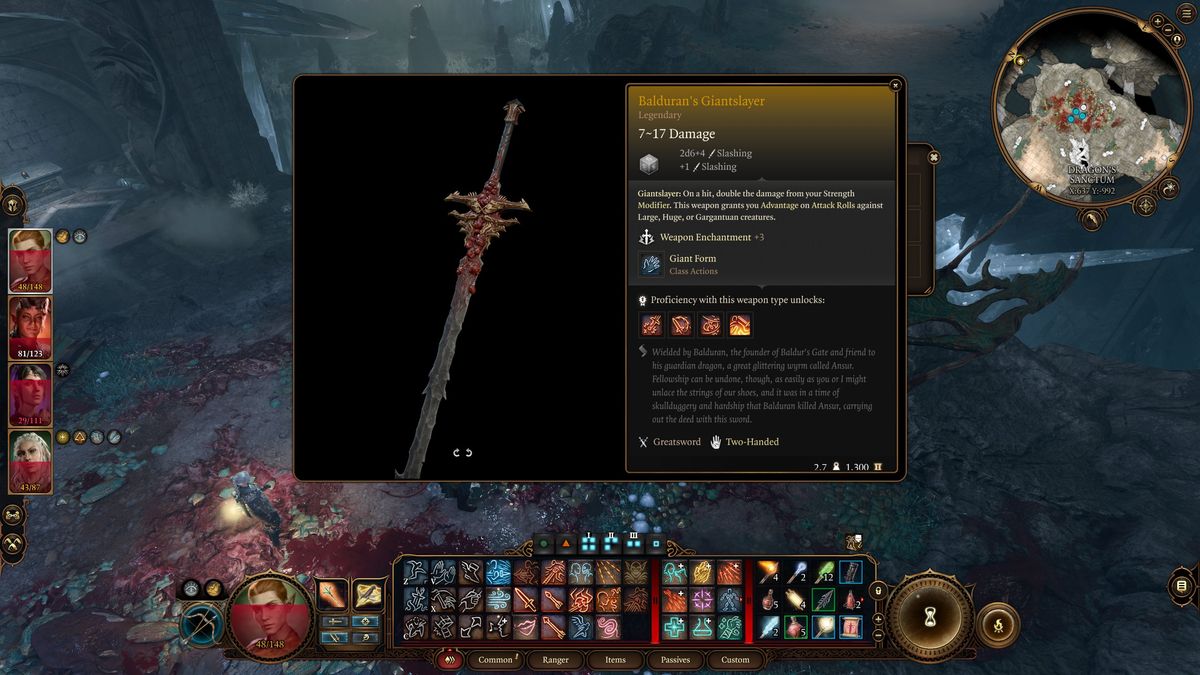Toggle the hotbar lock icon
1200x675 pixels.
(x=880, y=590)
